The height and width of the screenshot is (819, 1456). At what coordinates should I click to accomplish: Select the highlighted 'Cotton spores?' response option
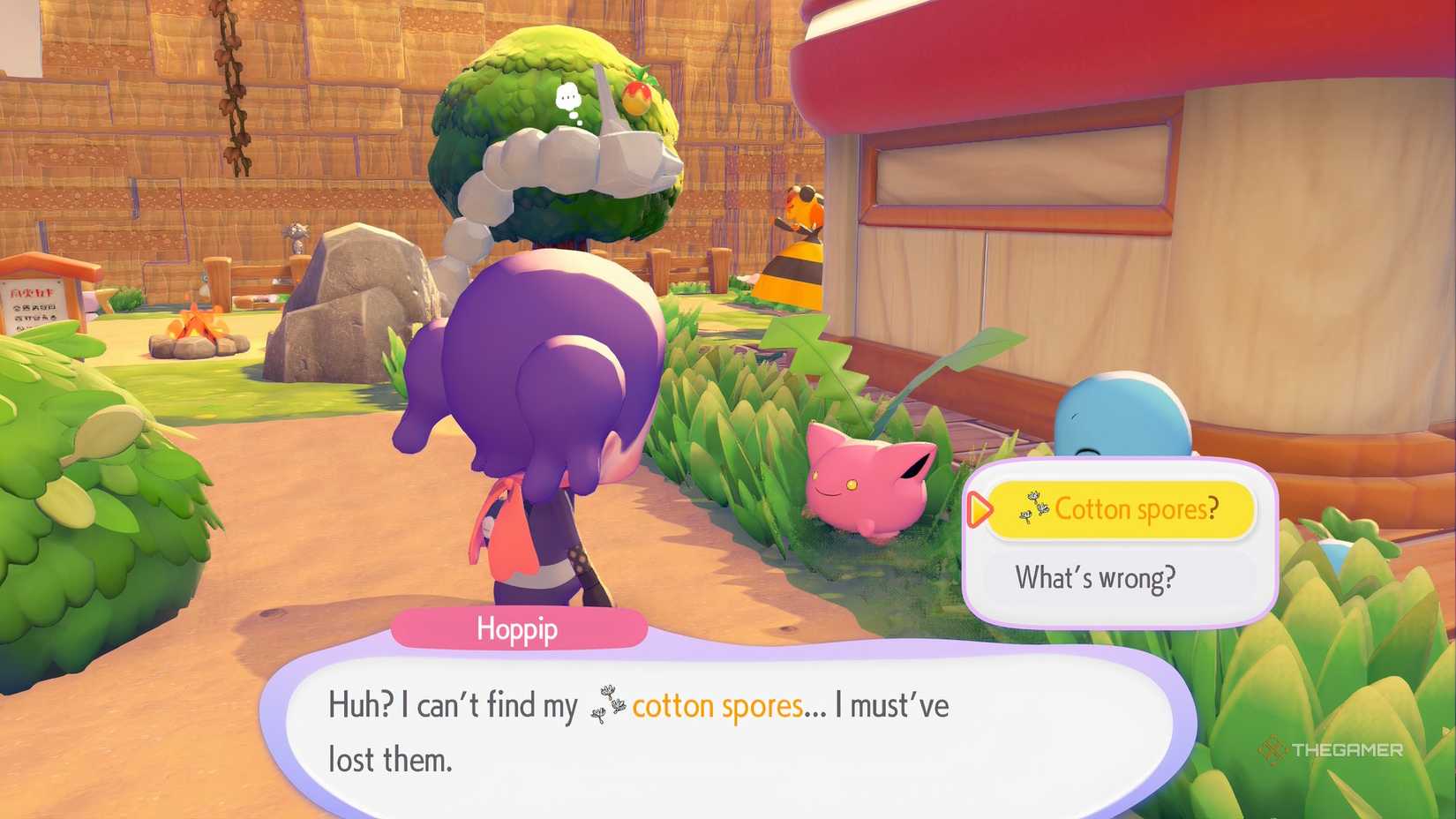[x=1119, y=509]
